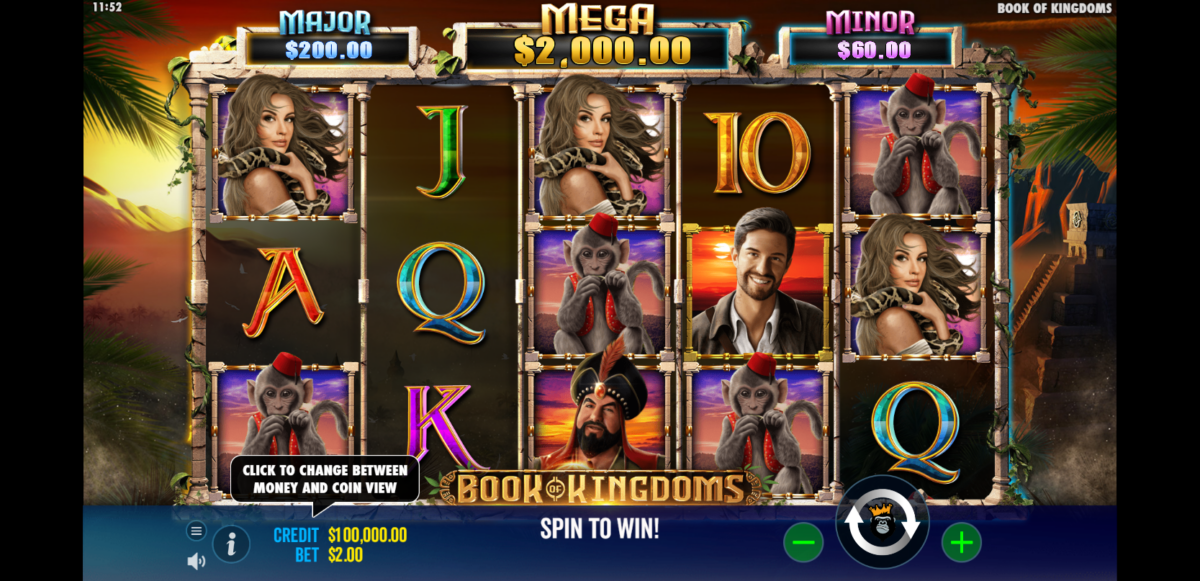Decrease the bet with the green minus button

[x=803, y=543]
